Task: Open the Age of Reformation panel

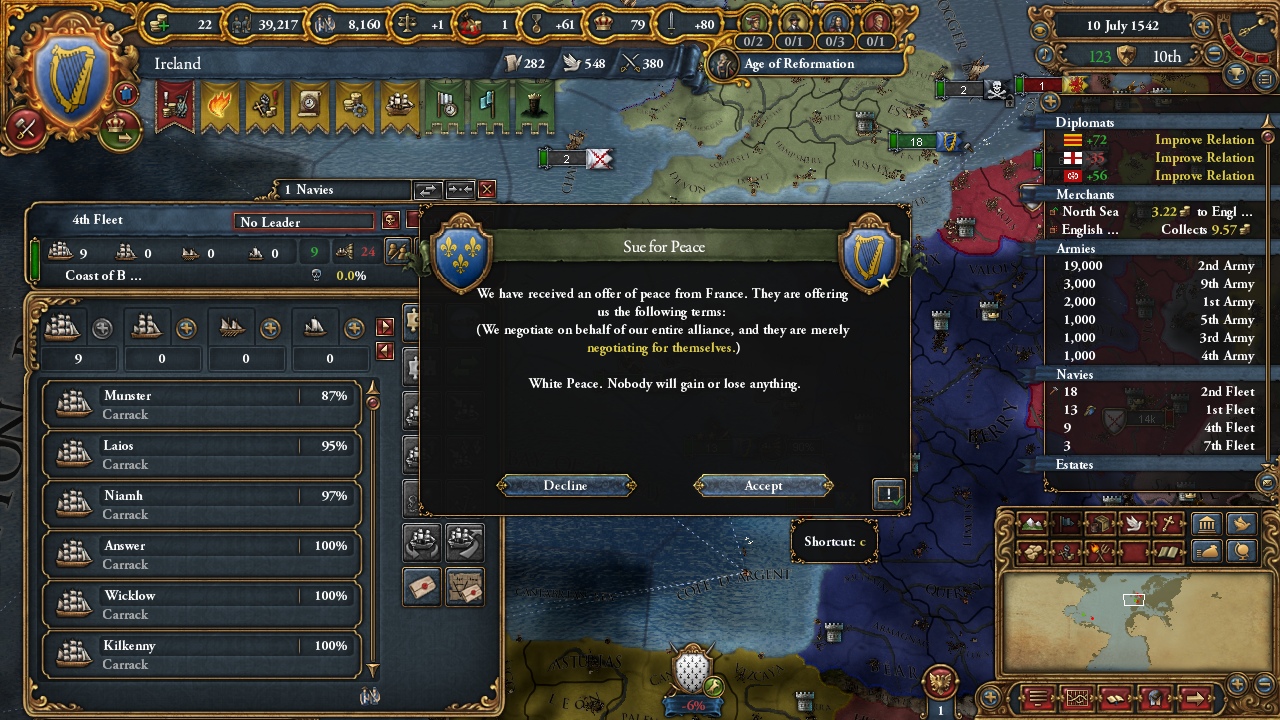Action: (799, 64)
